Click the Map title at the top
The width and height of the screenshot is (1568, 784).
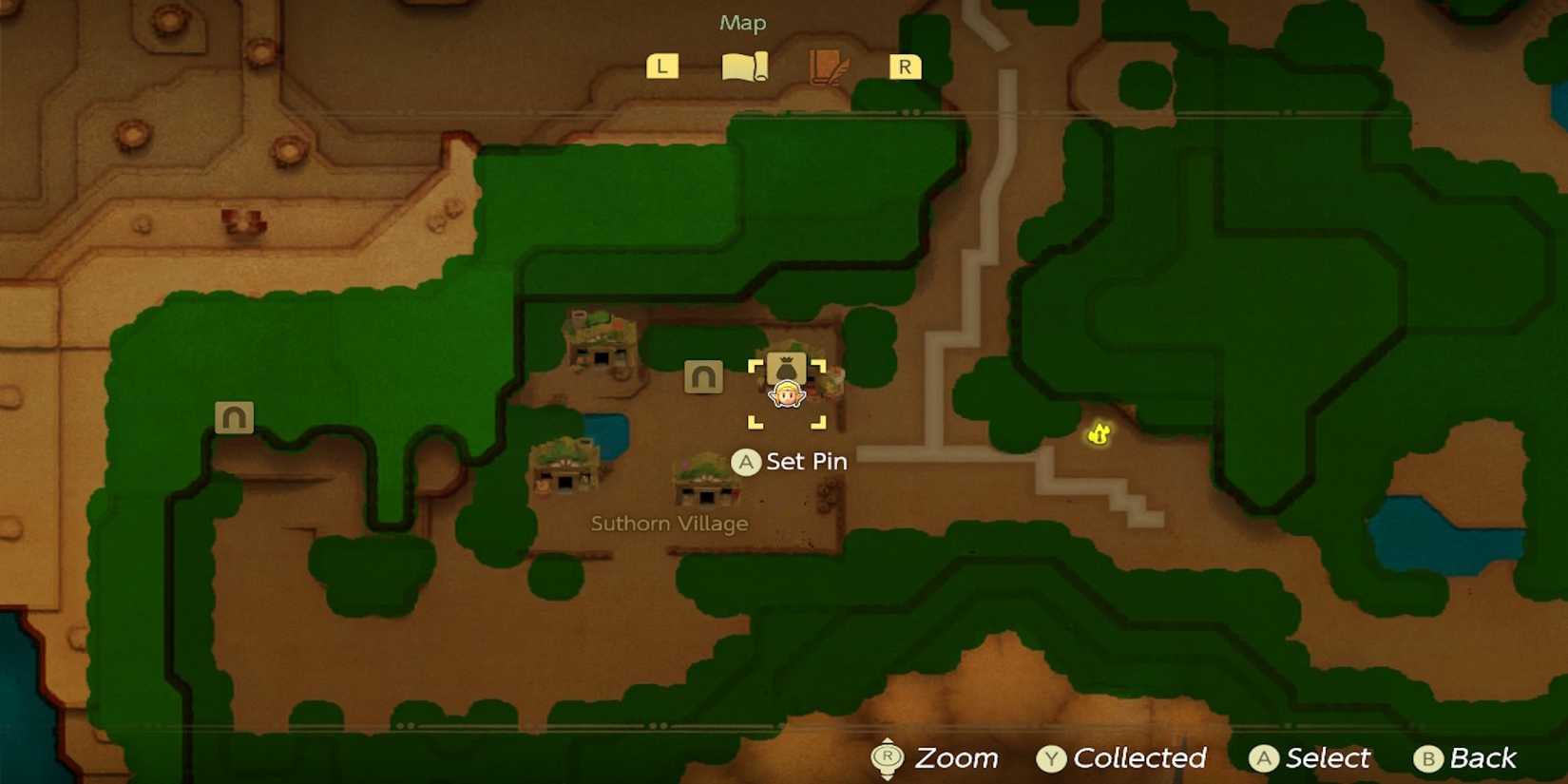pos(740,22)
